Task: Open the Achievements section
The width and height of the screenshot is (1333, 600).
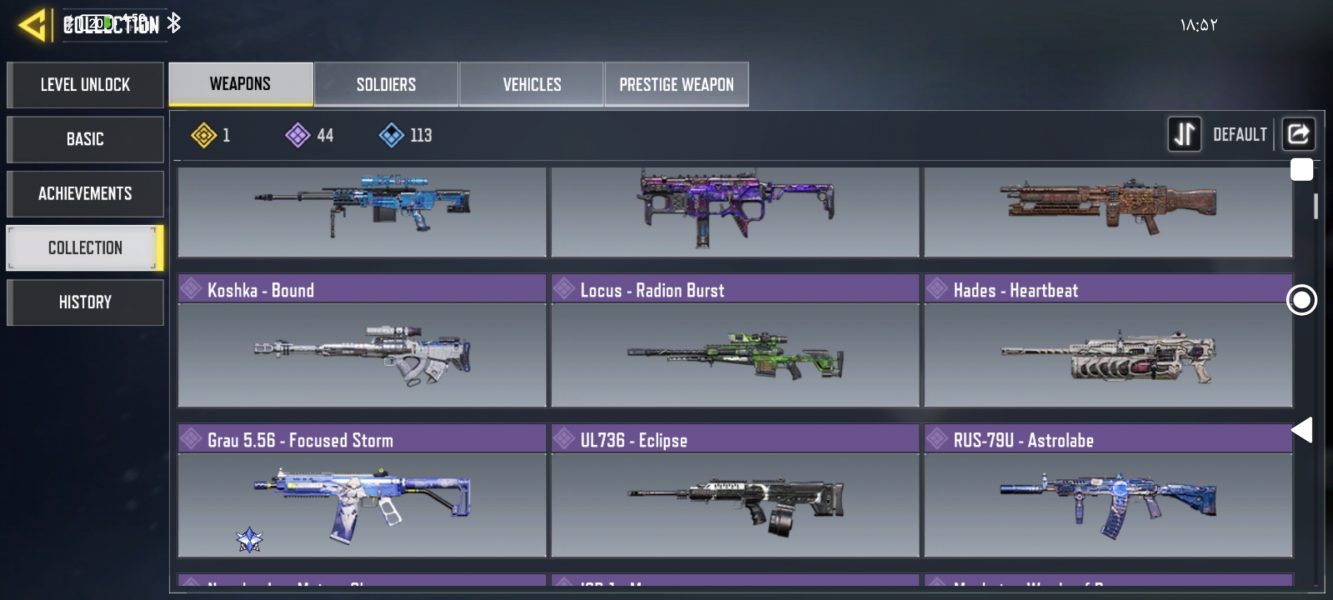Action: pyautogui.click(x=85, y=193)
